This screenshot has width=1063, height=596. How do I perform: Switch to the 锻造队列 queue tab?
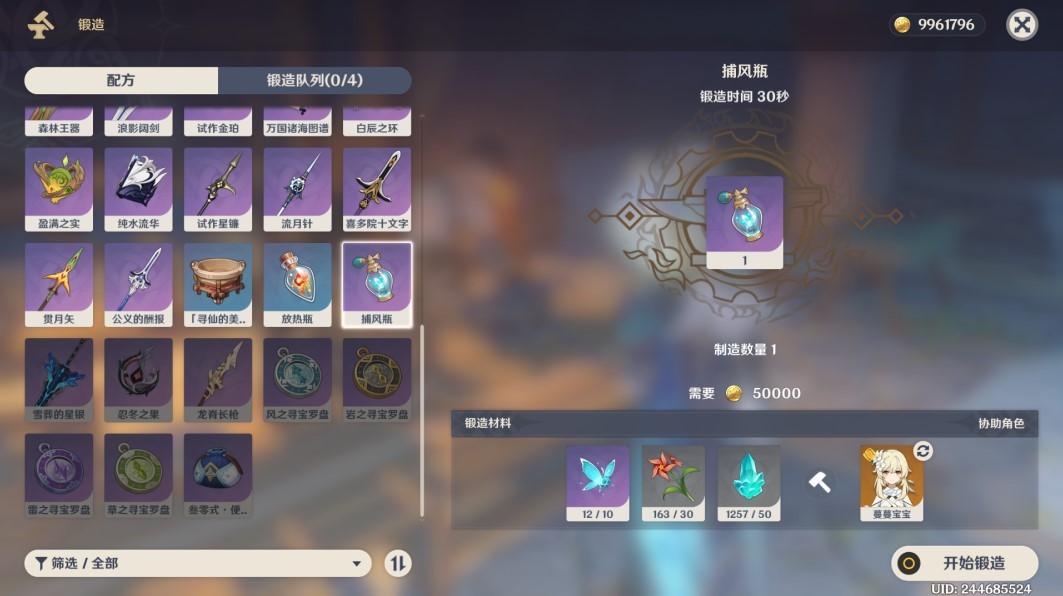(x=314, y=81)
